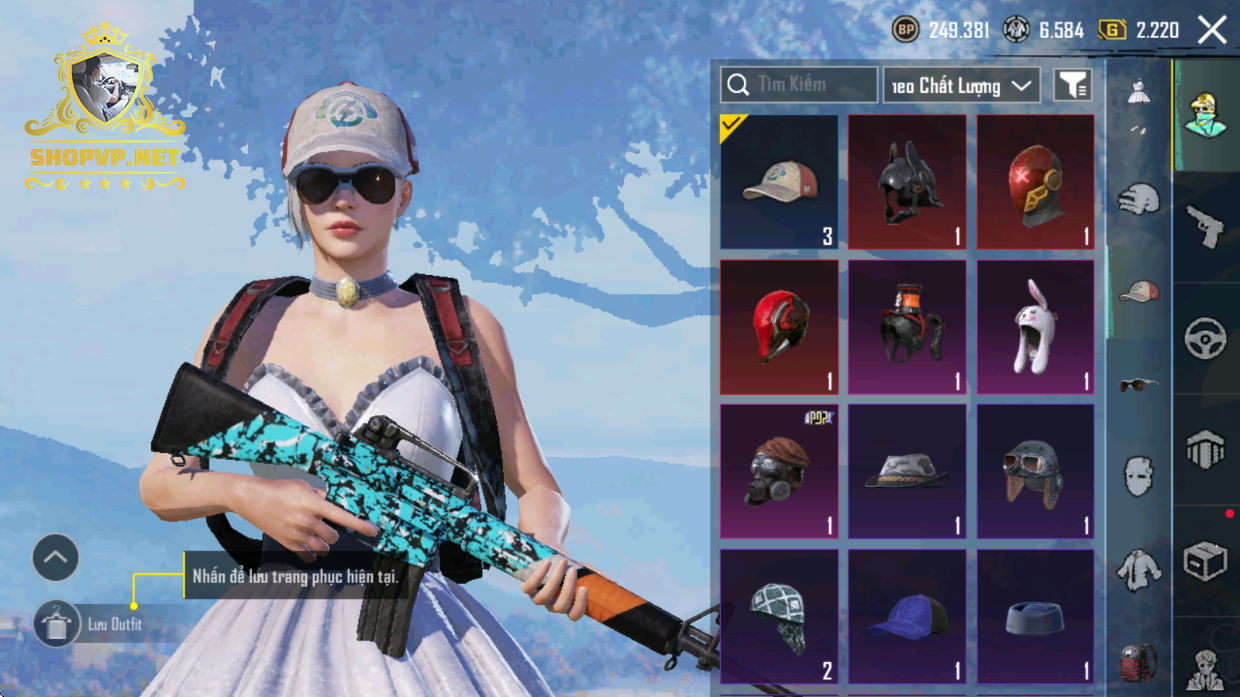This screenshot has width=1240, height=697.
Task: Click the Tìm Kiếm search field
Action: (799, 85)
